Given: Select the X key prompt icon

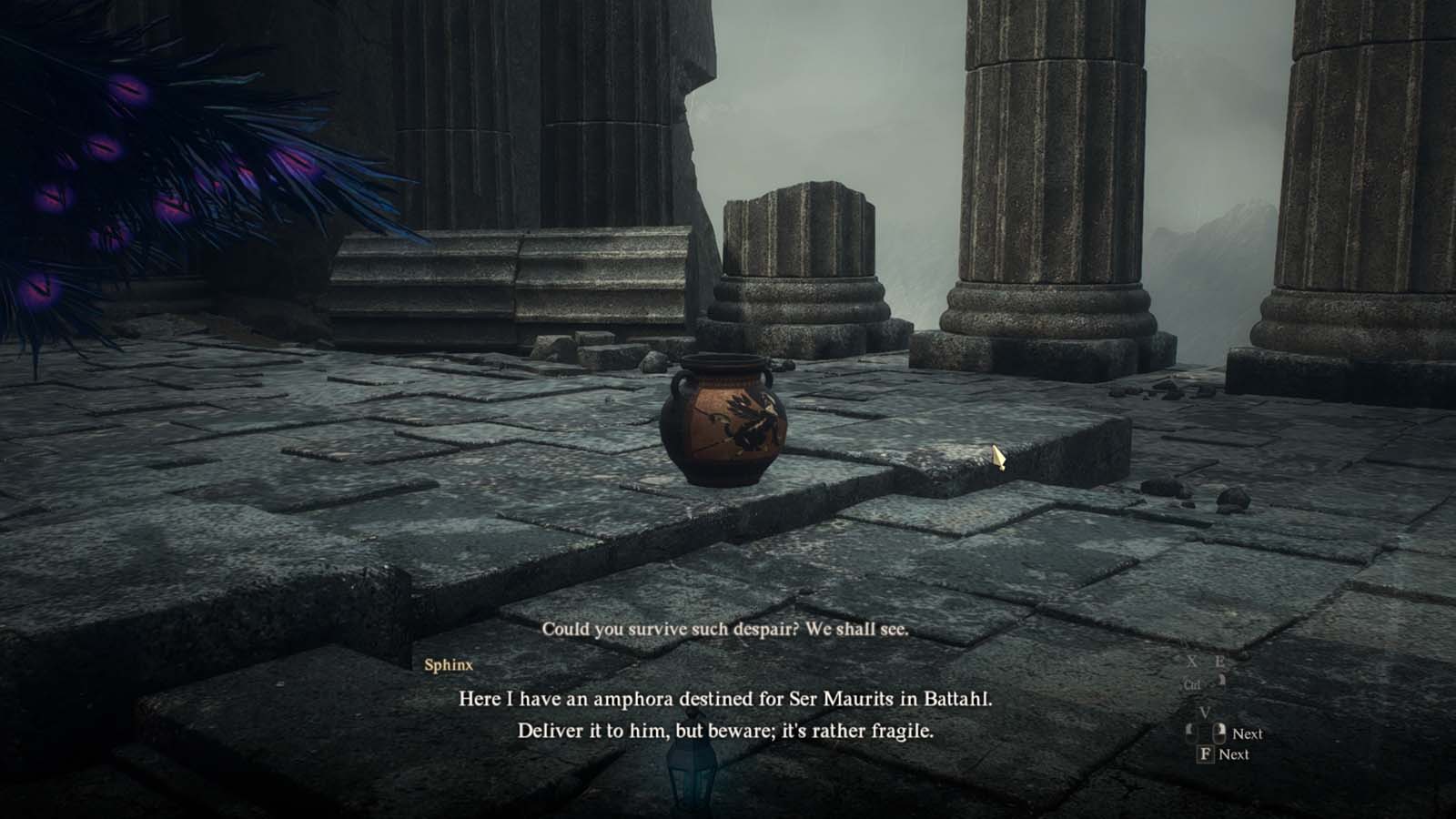Looking at the screenshot, I should click(x=1192, y=661).
